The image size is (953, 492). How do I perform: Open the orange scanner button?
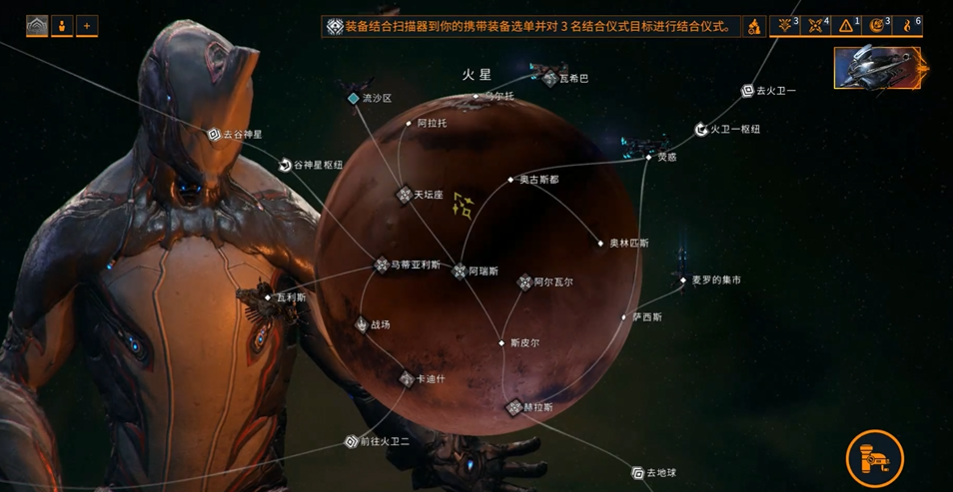(875, 459)
